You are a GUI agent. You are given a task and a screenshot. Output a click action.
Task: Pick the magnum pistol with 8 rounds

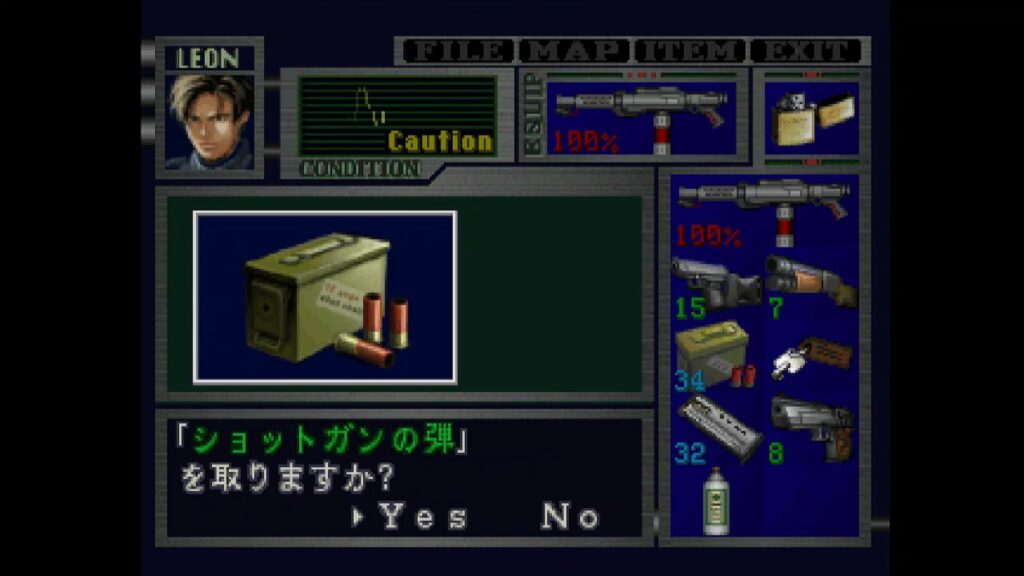[x=811, y=427]
